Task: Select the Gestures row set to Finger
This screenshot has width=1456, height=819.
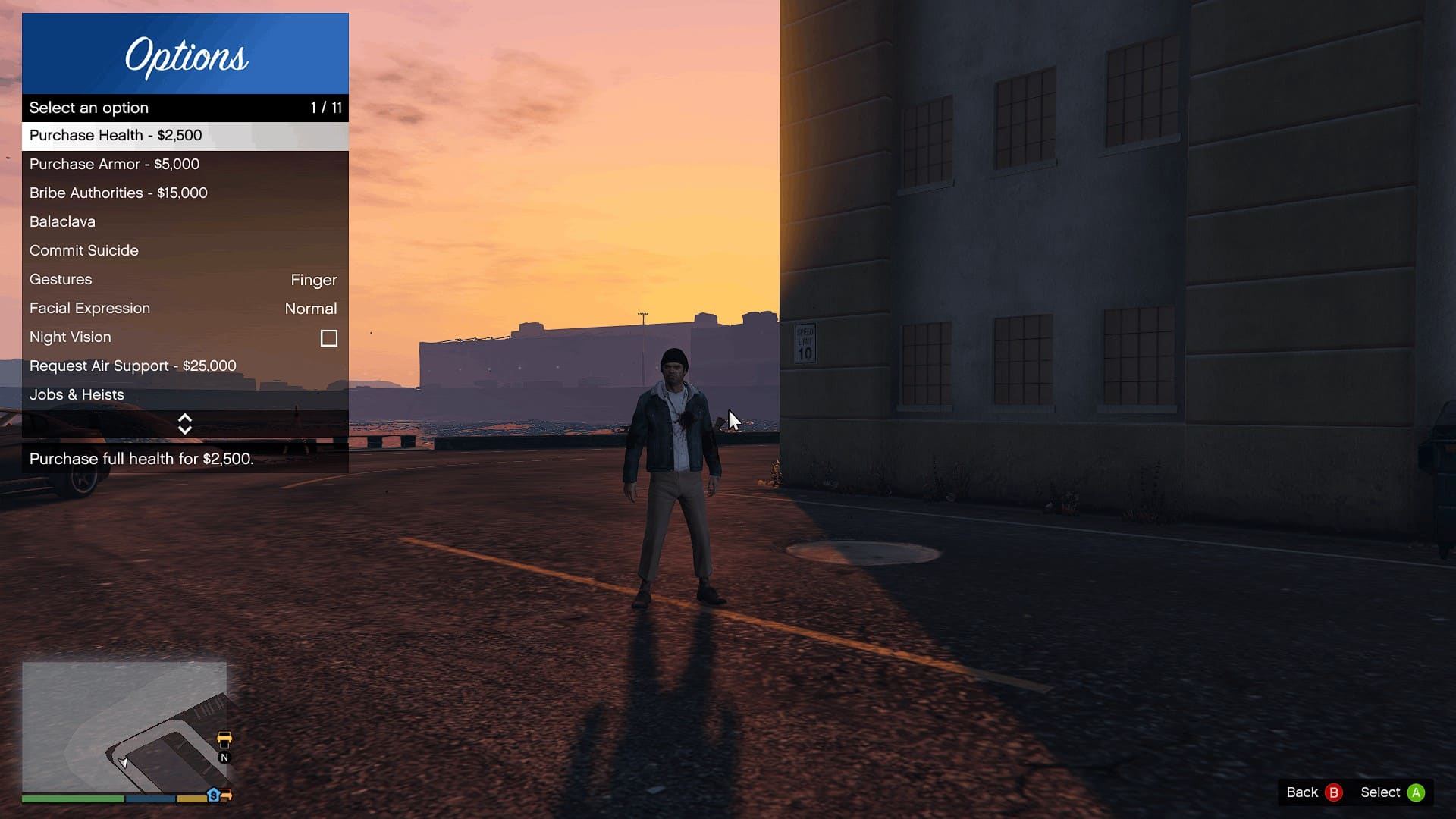Action: click(x=185, y=280)
